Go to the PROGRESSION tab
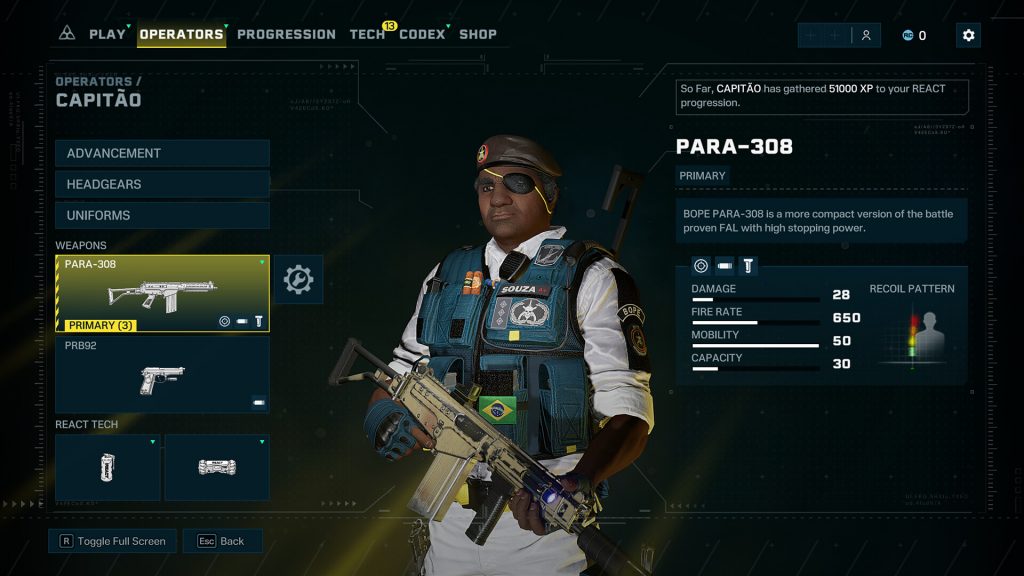This screenshot has width=1024, height=576. (286, 34)
